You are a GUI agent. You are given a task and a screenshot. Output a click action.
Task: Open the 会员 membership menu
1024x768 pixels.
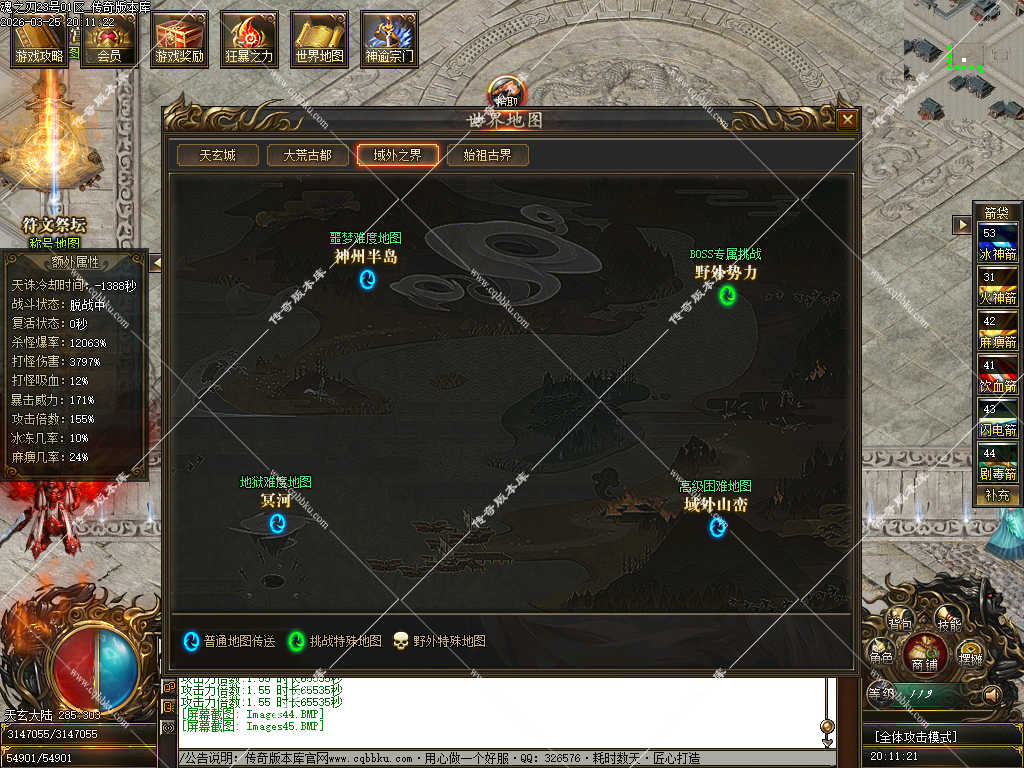(x=109, y=40)
